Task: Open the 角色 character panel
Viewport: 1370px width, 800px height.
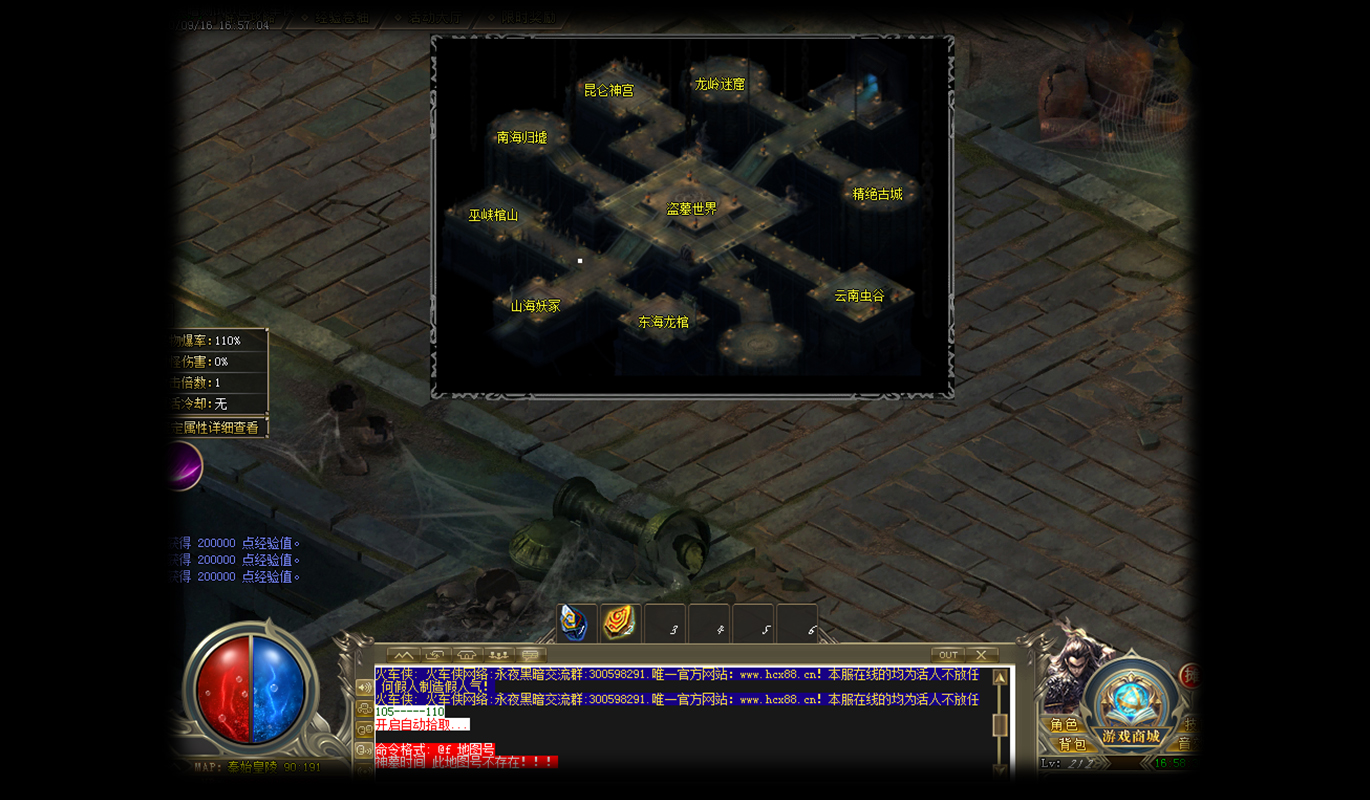Action: pos(1064,724)
